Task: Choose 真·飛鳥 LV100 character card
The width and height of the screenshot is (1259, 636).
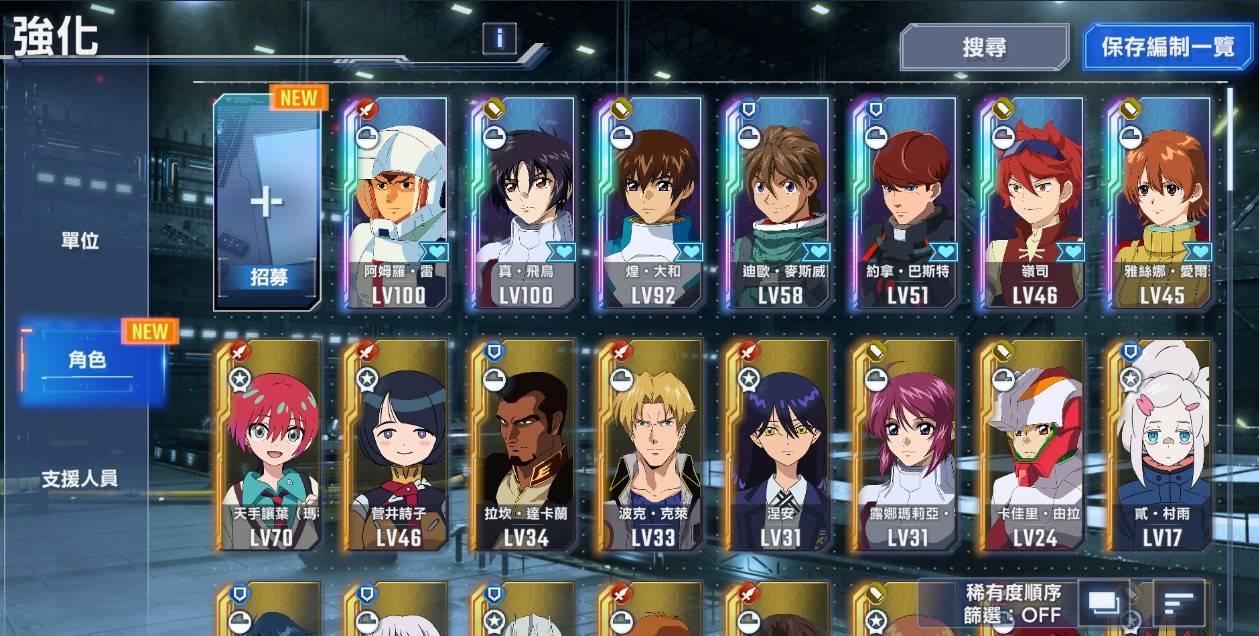Action: tap(525, 203)
